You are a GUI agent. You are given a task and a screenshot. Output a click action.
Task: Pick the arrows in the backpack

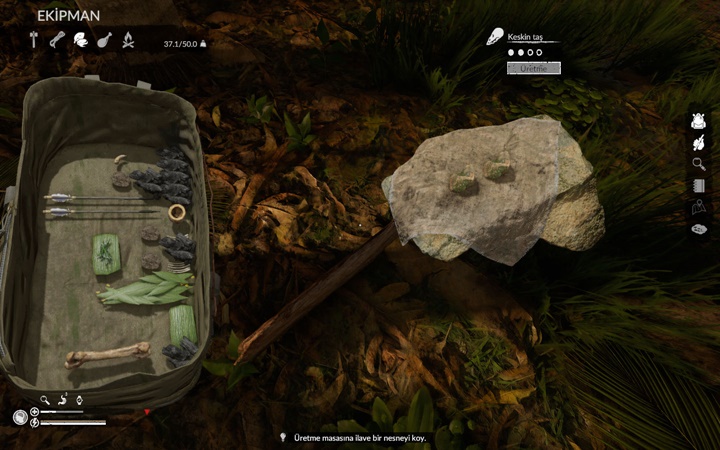click(x=100, y=204)
